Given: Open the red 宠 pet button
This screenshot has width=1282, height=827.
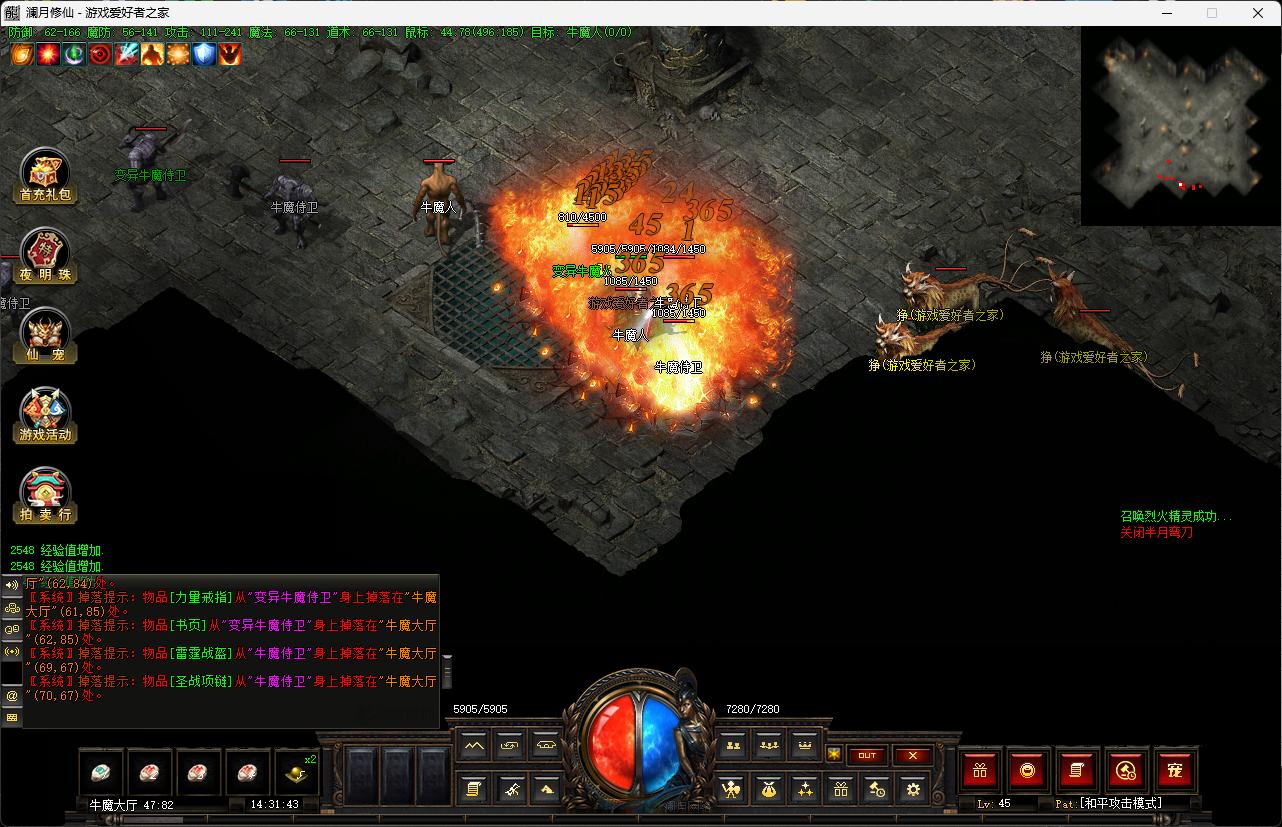Looking at the screenshot, I should coord(1175,770).
